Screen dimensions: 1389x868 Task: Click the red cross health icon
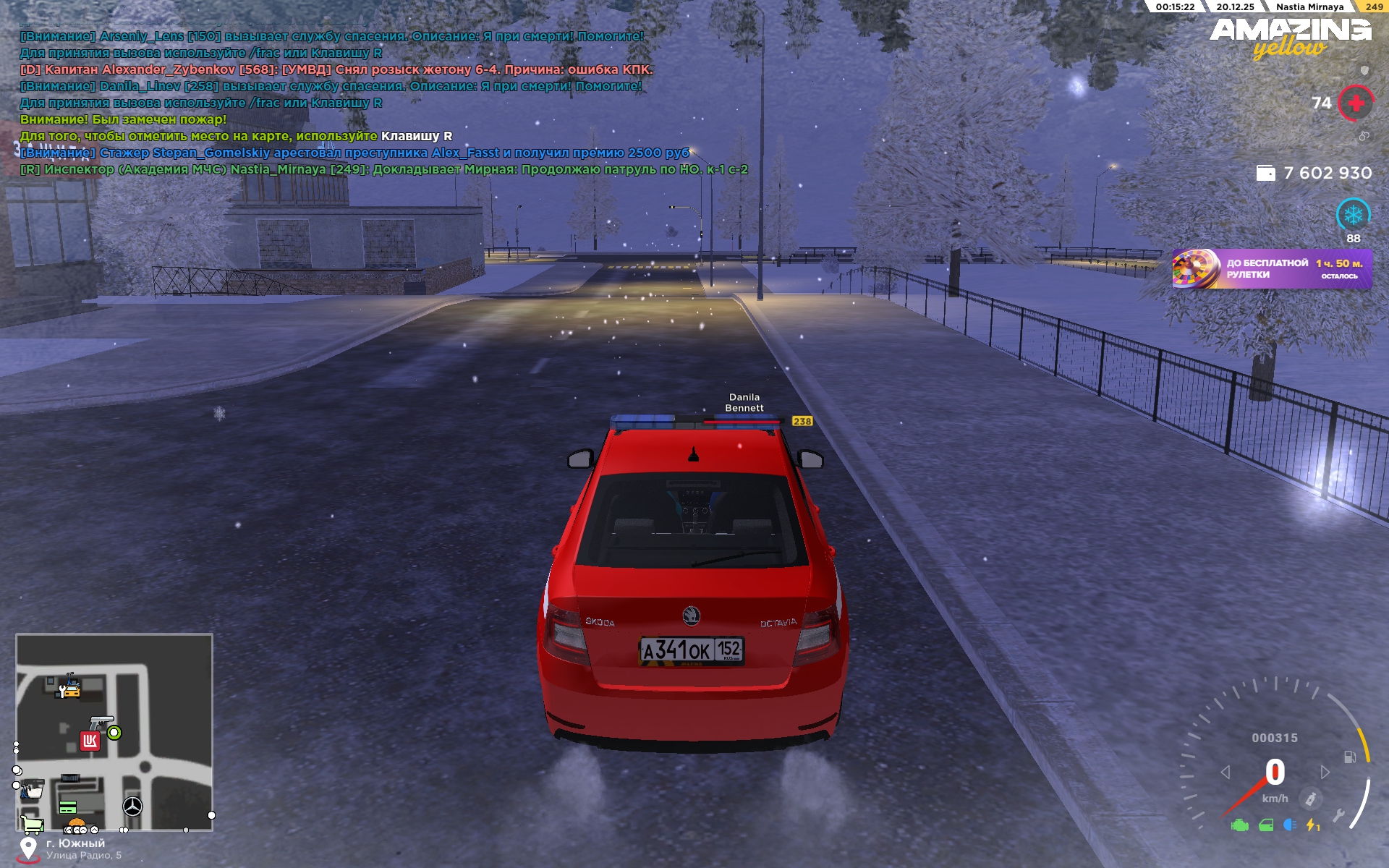(x=1356, y=103)
